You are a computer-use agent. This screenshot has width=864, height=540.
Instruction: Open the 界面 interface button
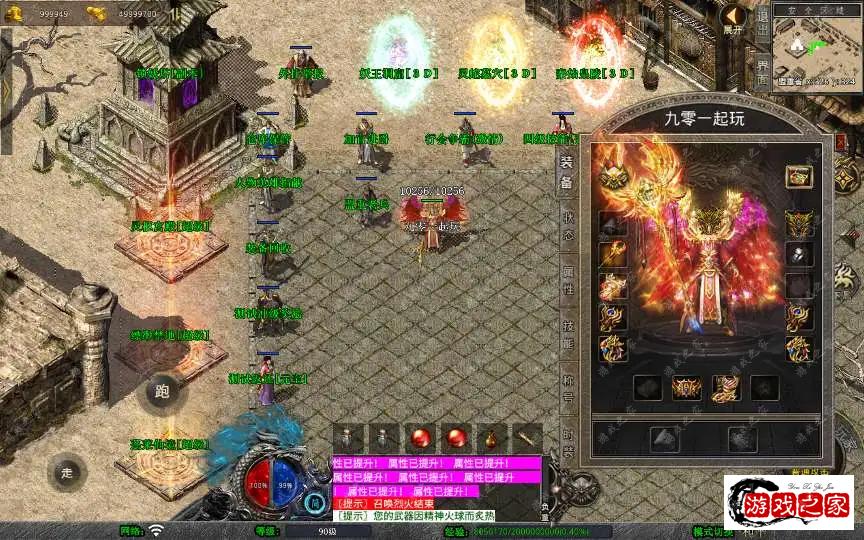[762, 72]
